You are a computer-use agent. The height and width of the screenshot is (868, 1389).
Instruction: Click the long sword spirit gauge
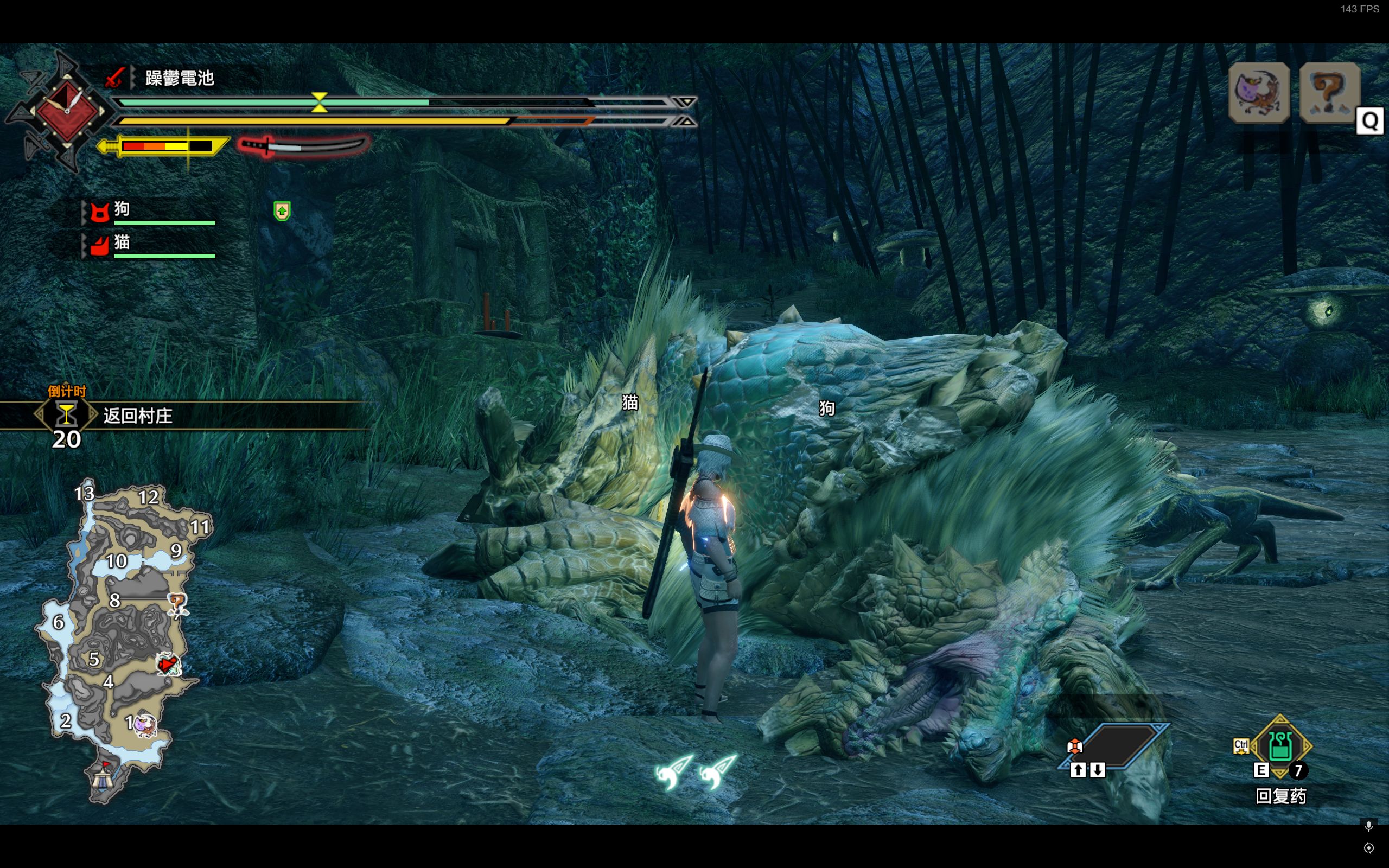[304, 146]
